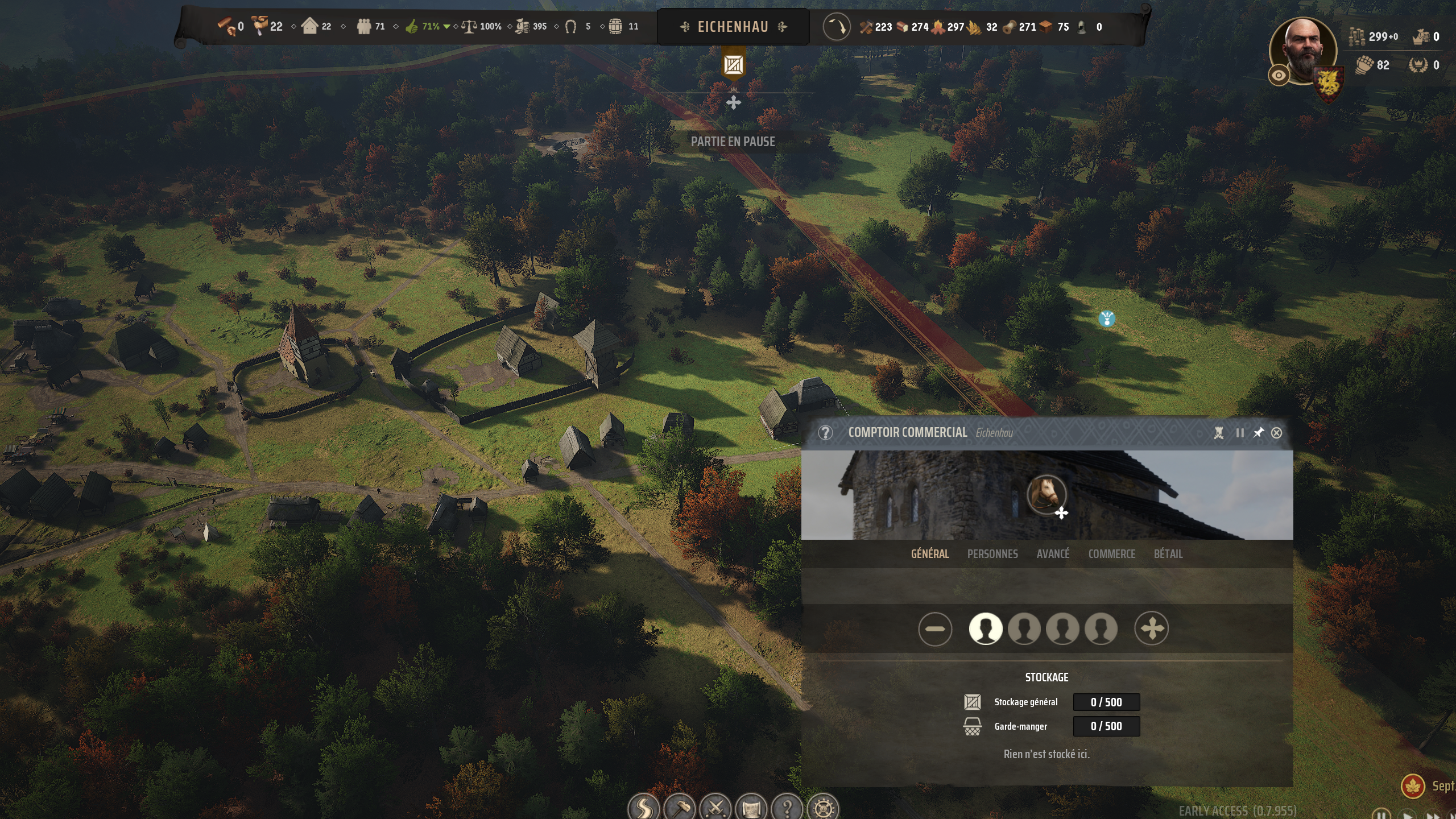
Task: Click the lord portrait
Action: pos(1305,50)
